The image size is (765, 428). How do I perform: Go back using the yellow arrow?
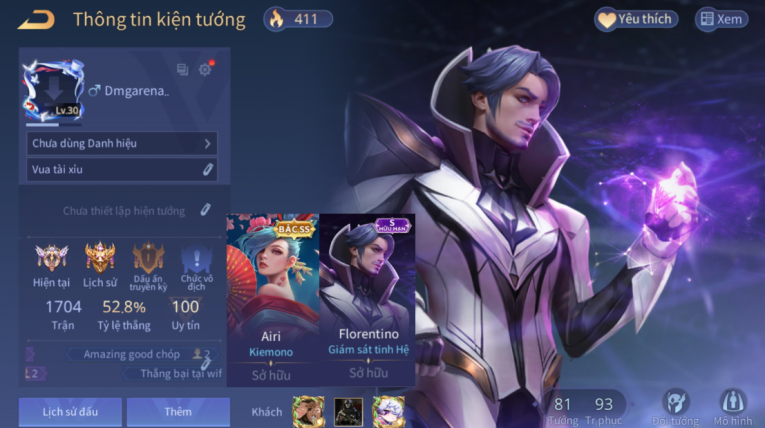35,19
